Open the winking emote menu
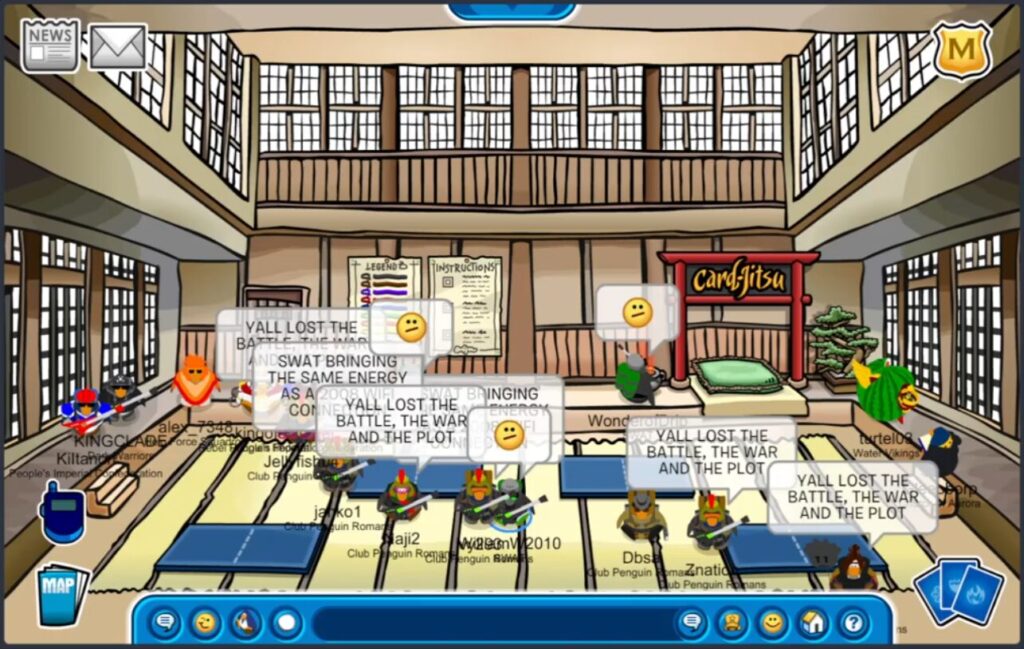 [x=206, y=624]
